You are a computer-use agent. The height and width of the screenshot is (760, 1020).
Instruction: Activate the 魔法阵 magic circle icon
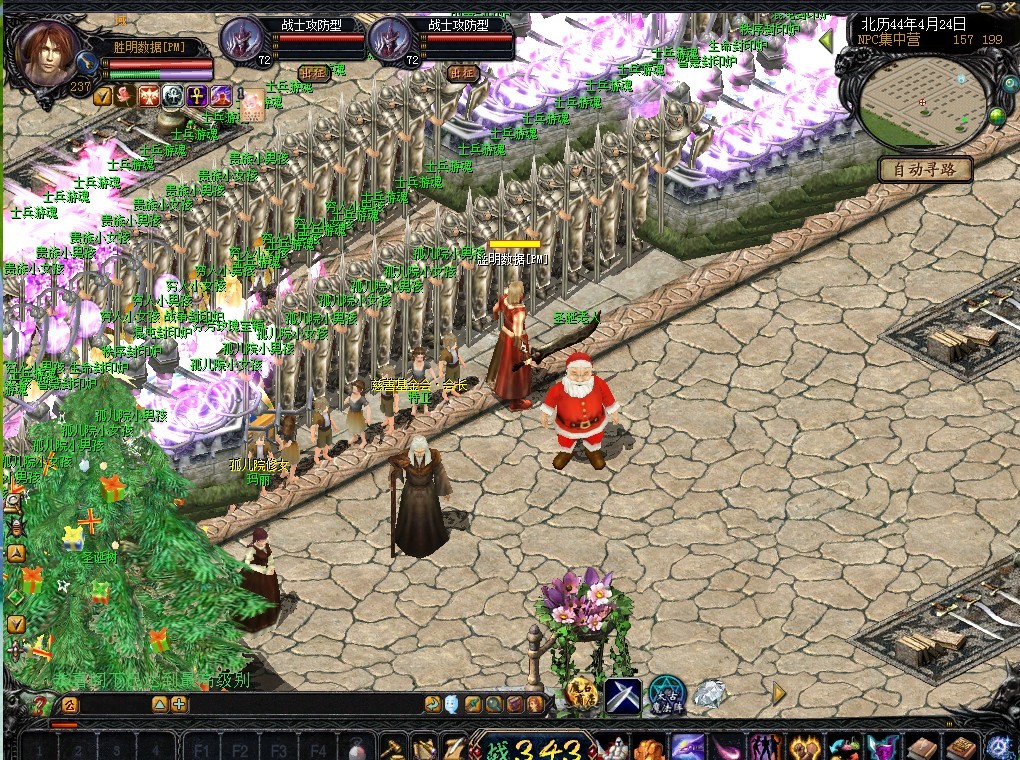click(666, 695)
